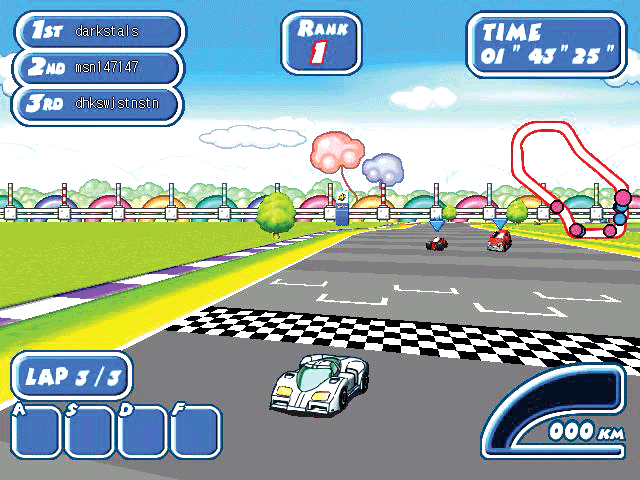
Task: Click the item slot labeled F
Action: (196, 432)
